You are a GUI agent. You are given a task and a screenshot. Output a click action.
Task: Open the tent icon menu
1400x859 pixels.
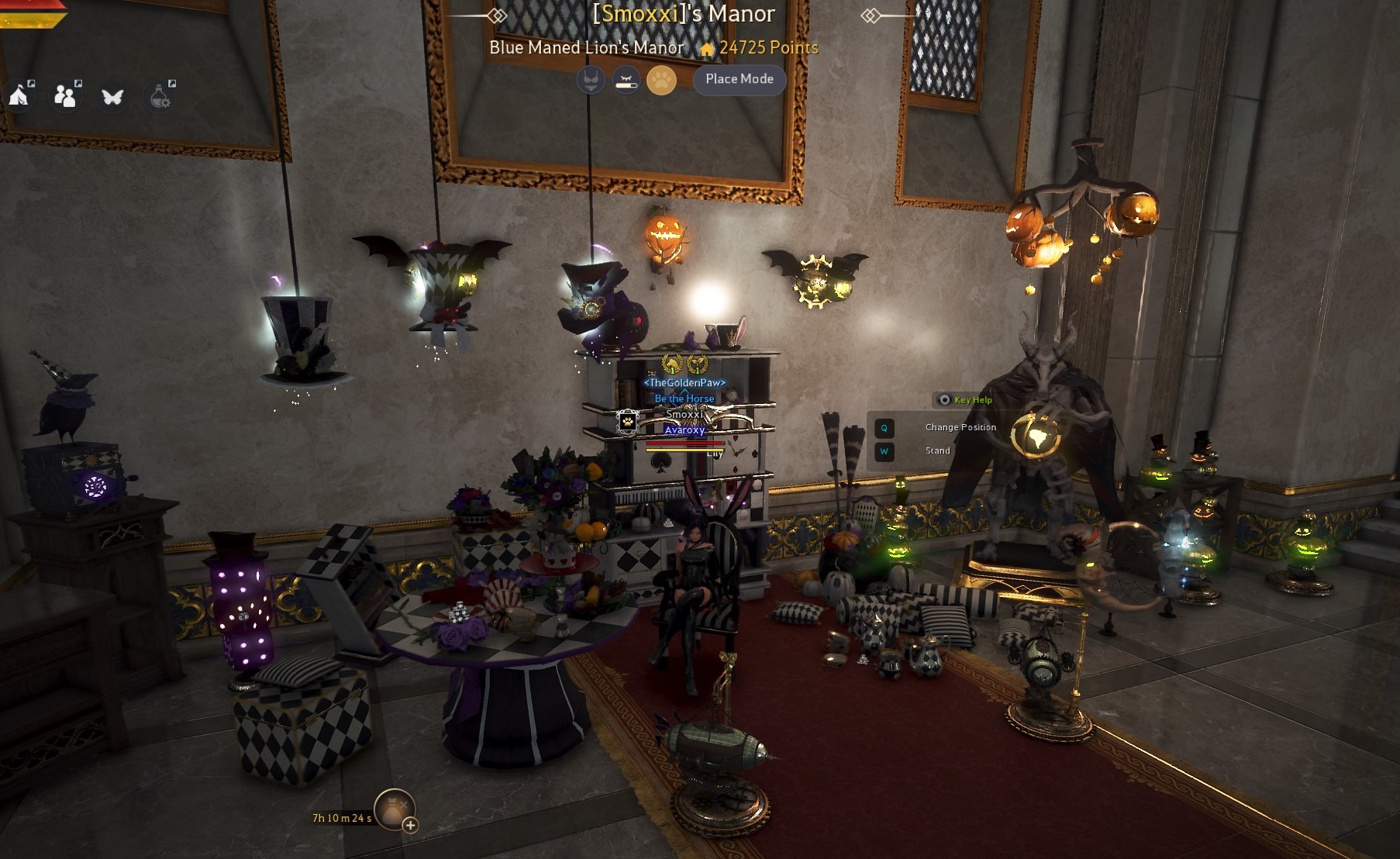[x=19, y=96]
